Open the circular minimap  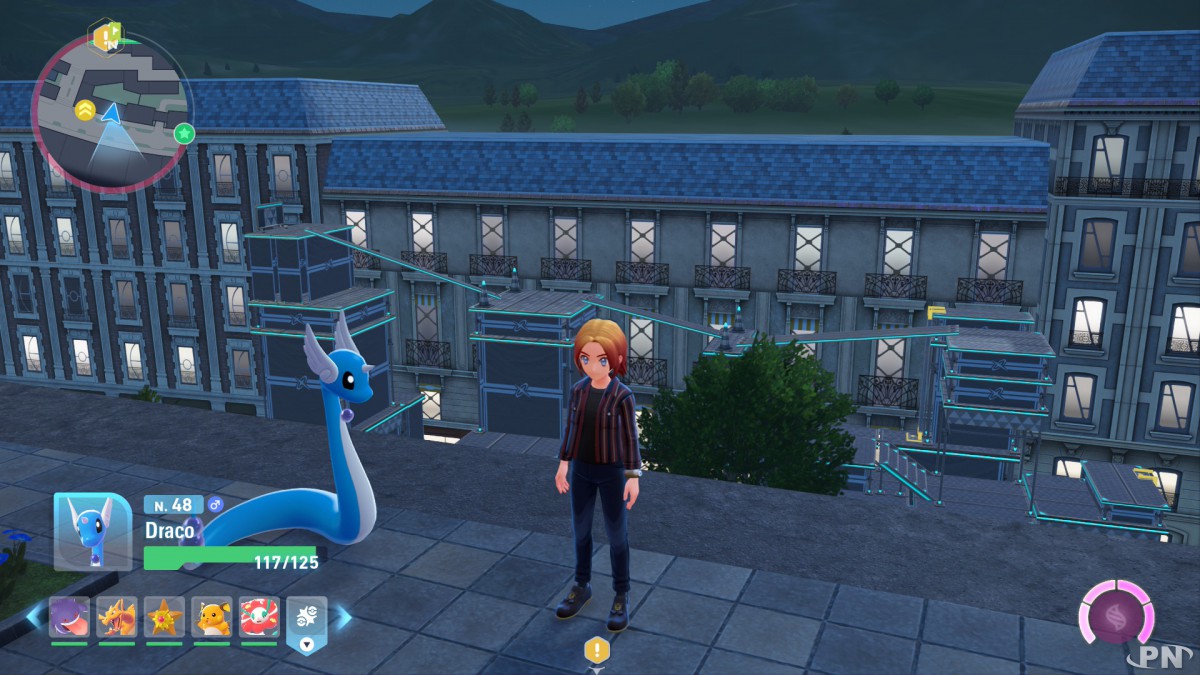pos(112,112)
